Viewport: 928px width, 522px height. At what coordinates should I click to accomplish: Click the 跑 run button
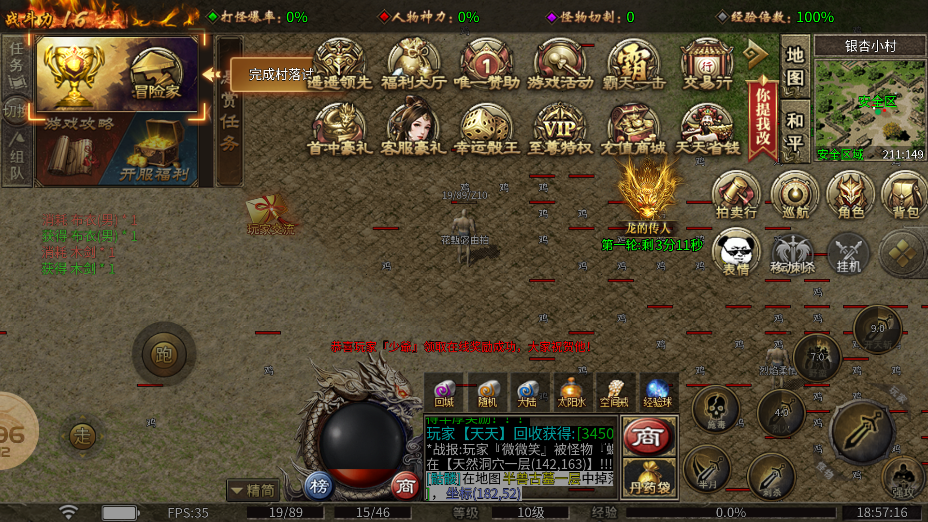[163, 352]
